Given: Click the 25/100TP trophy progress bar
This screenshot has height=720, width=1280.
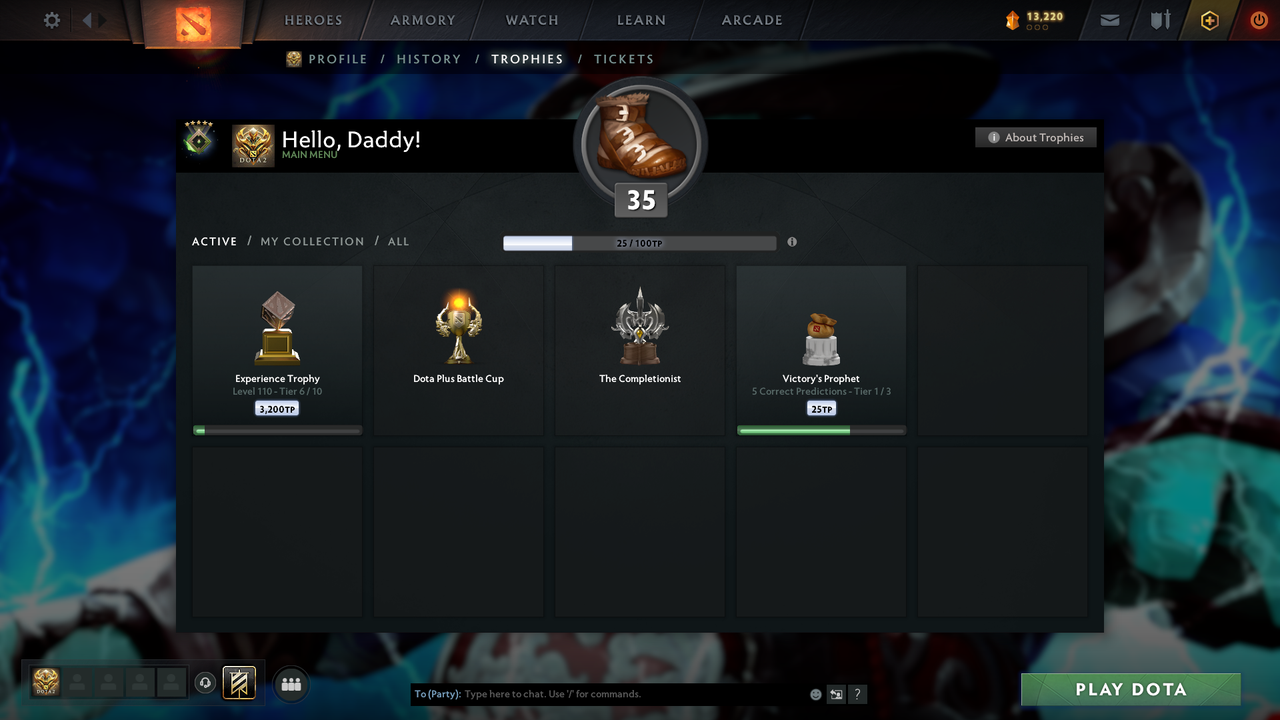Looking at the screenshot, I should 640,242.
